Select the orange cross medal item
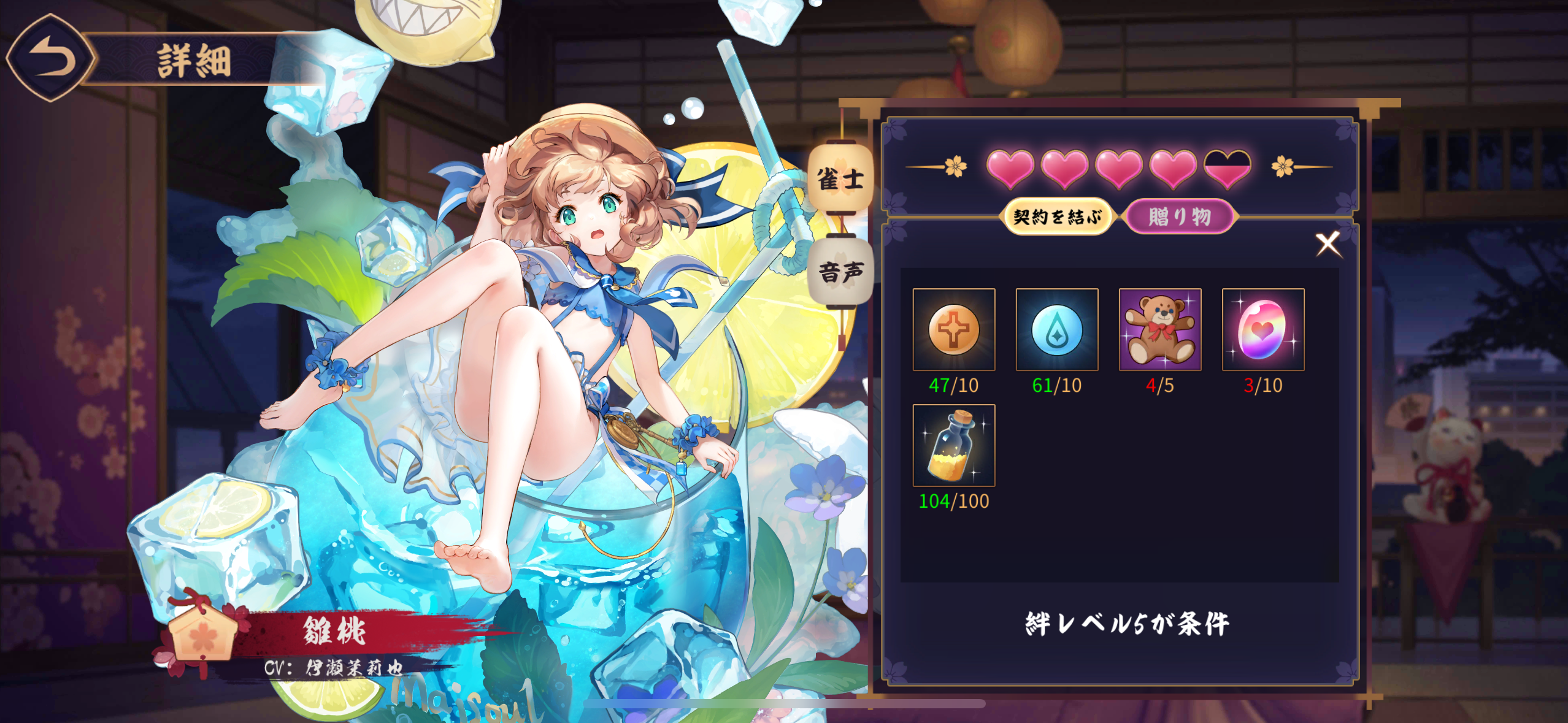The height and width of the screenshot is (723, 1568). 953,330
